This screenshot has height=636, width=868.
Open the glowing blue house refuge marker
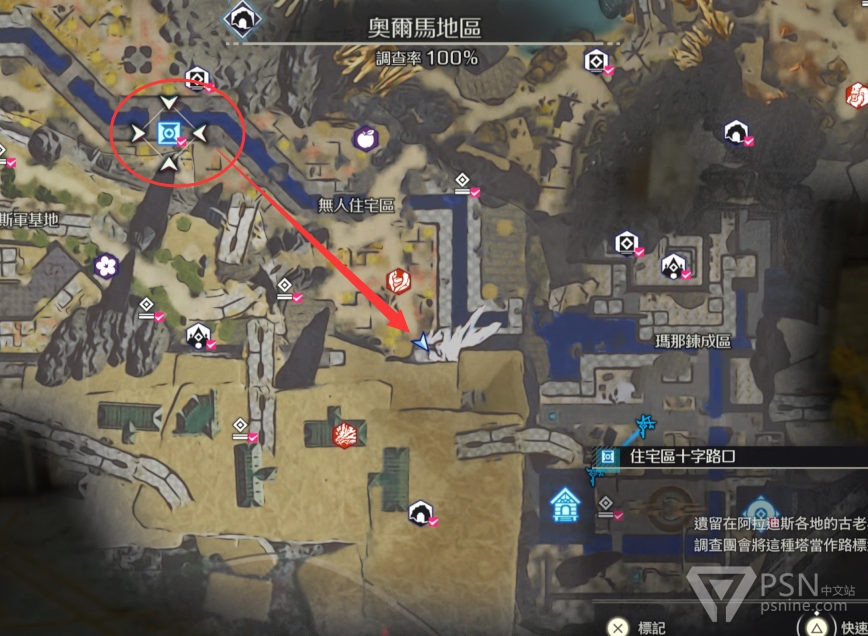click(565, 505)
